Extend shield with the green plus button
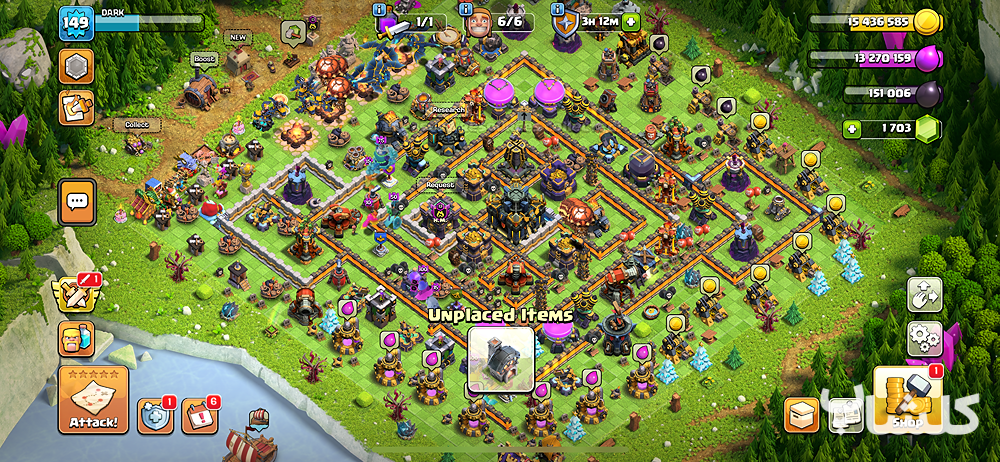The image size is (1000, 462). click(629, 22)
